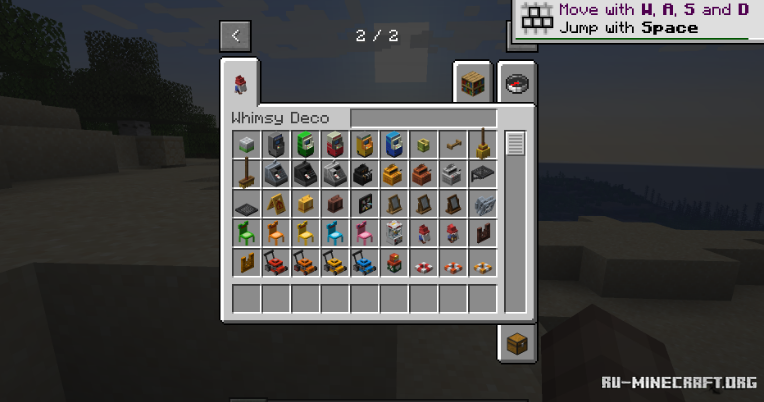Image resolution: width=764 pixels, height=402 pixels.
Task: Open the ru-minecraft.org watermark link
Action: pyautogui.click(x=678, y=382)
